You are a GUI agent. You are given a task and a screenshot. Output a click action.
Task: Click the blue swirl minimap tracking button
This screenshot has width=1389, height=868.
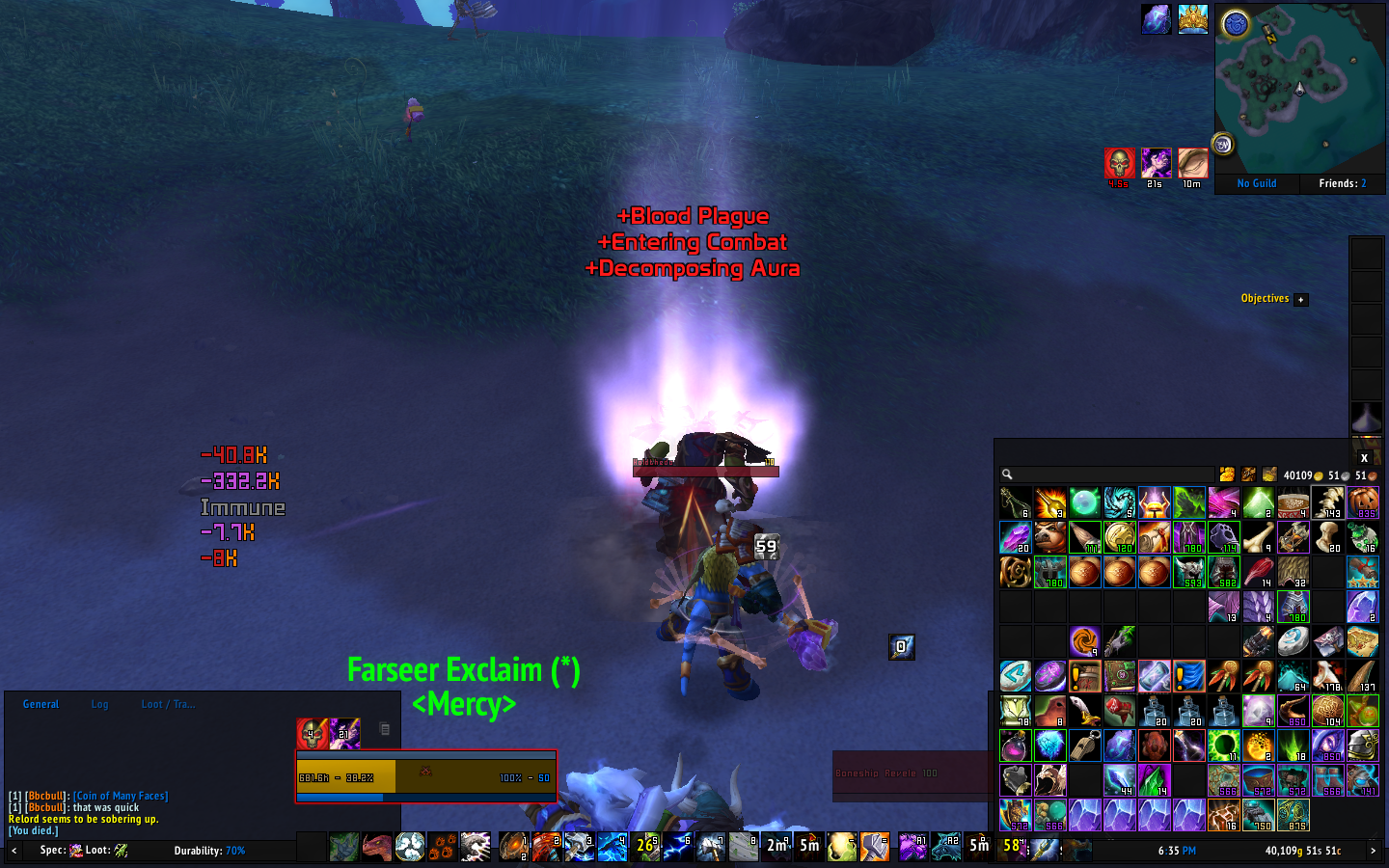1236,24
